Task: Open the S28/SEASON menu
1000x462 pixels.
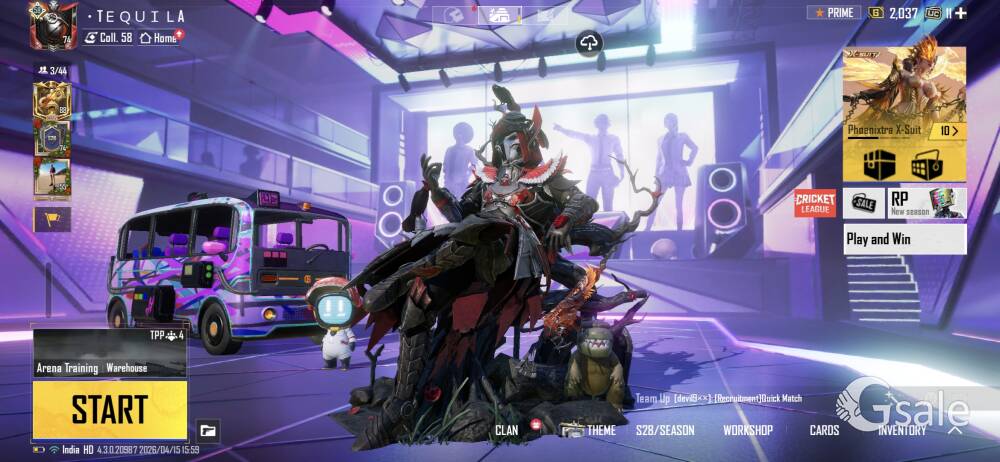Action: pos(665,430)
